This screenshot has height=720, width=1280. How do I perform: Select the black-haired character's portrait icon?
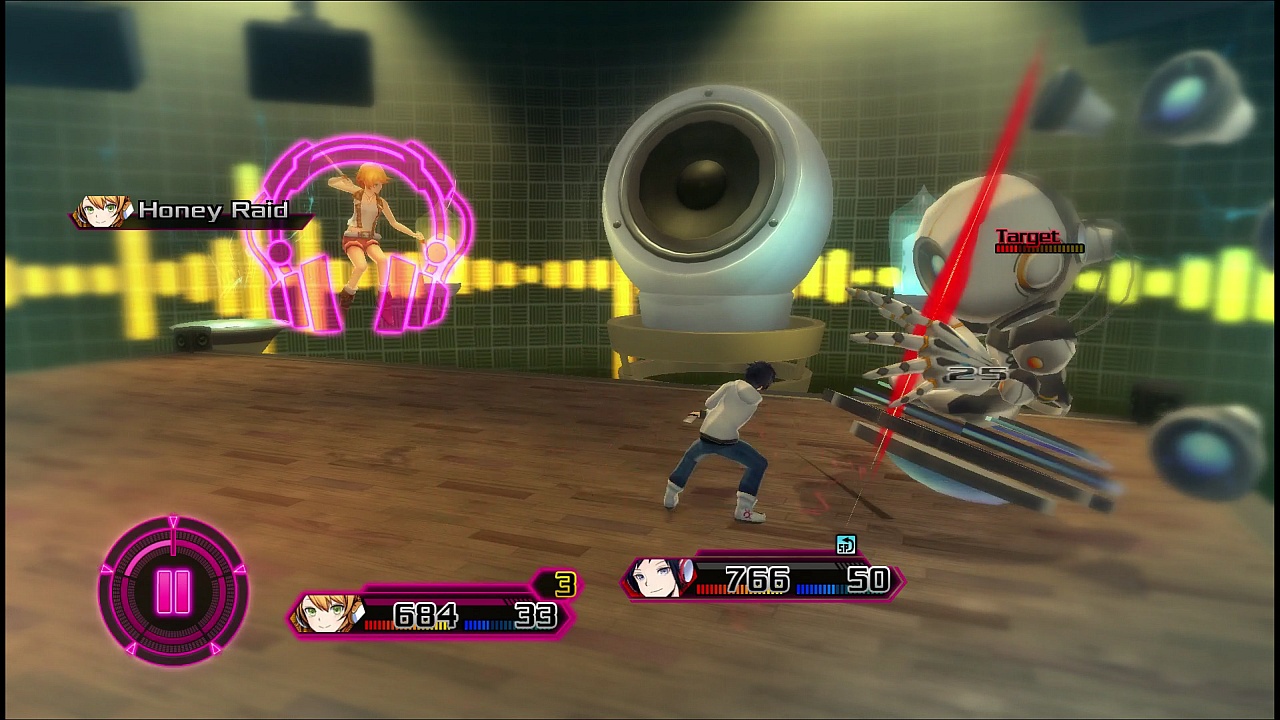click(x=660, y=579)
